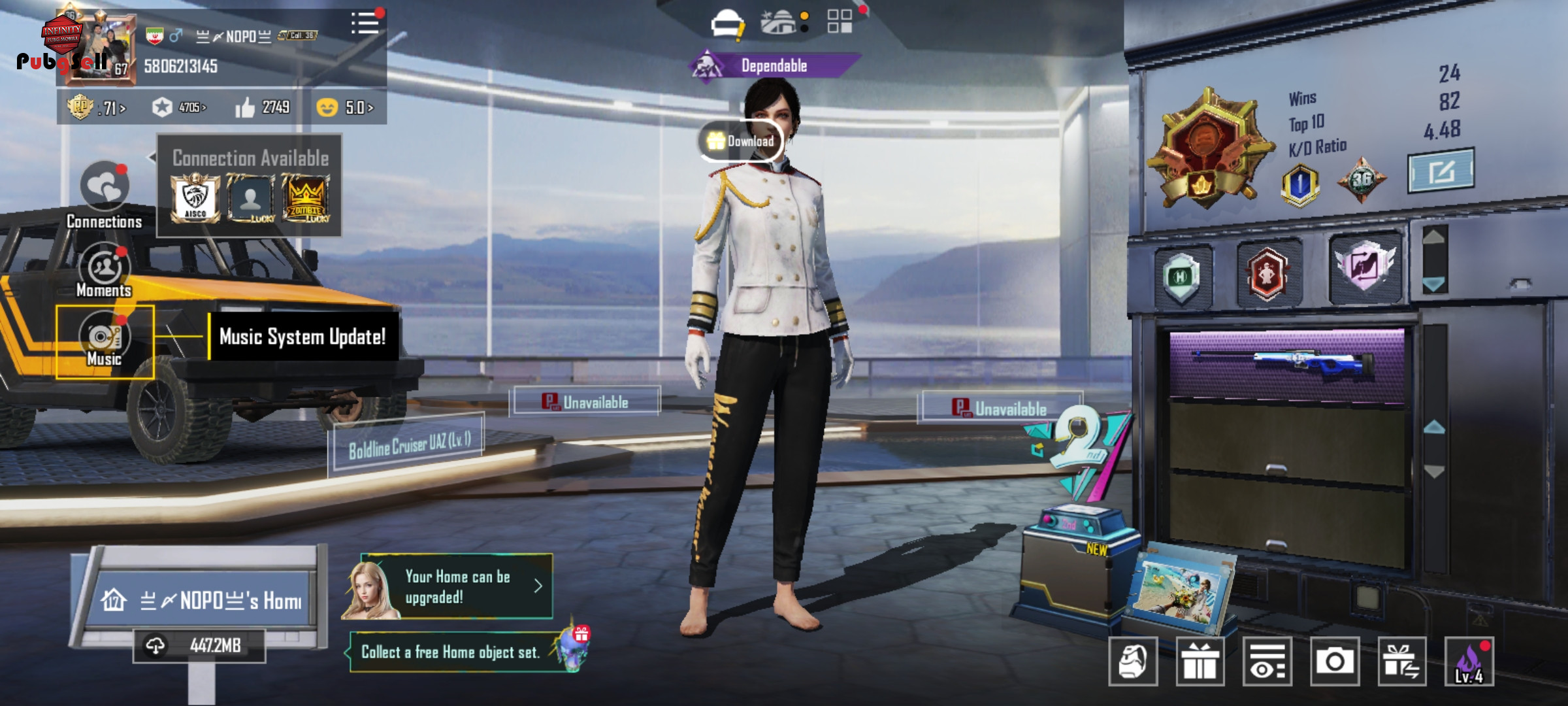Edit the stats showcase panel
The width and height of the screenshot is (1568, 706).
coord(1441,171)
